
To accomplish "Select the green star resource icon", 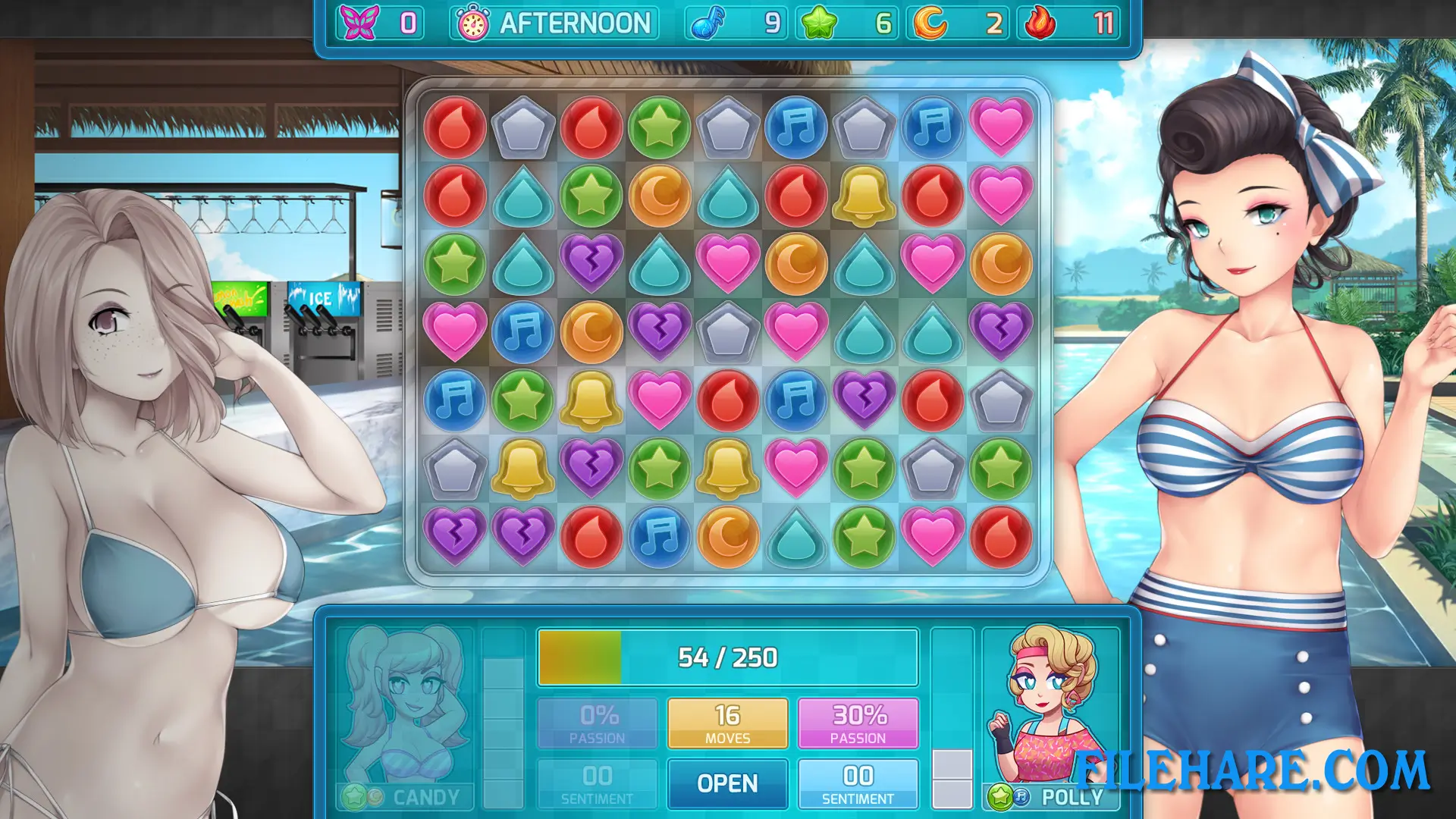I will click(x=819, y=23).
